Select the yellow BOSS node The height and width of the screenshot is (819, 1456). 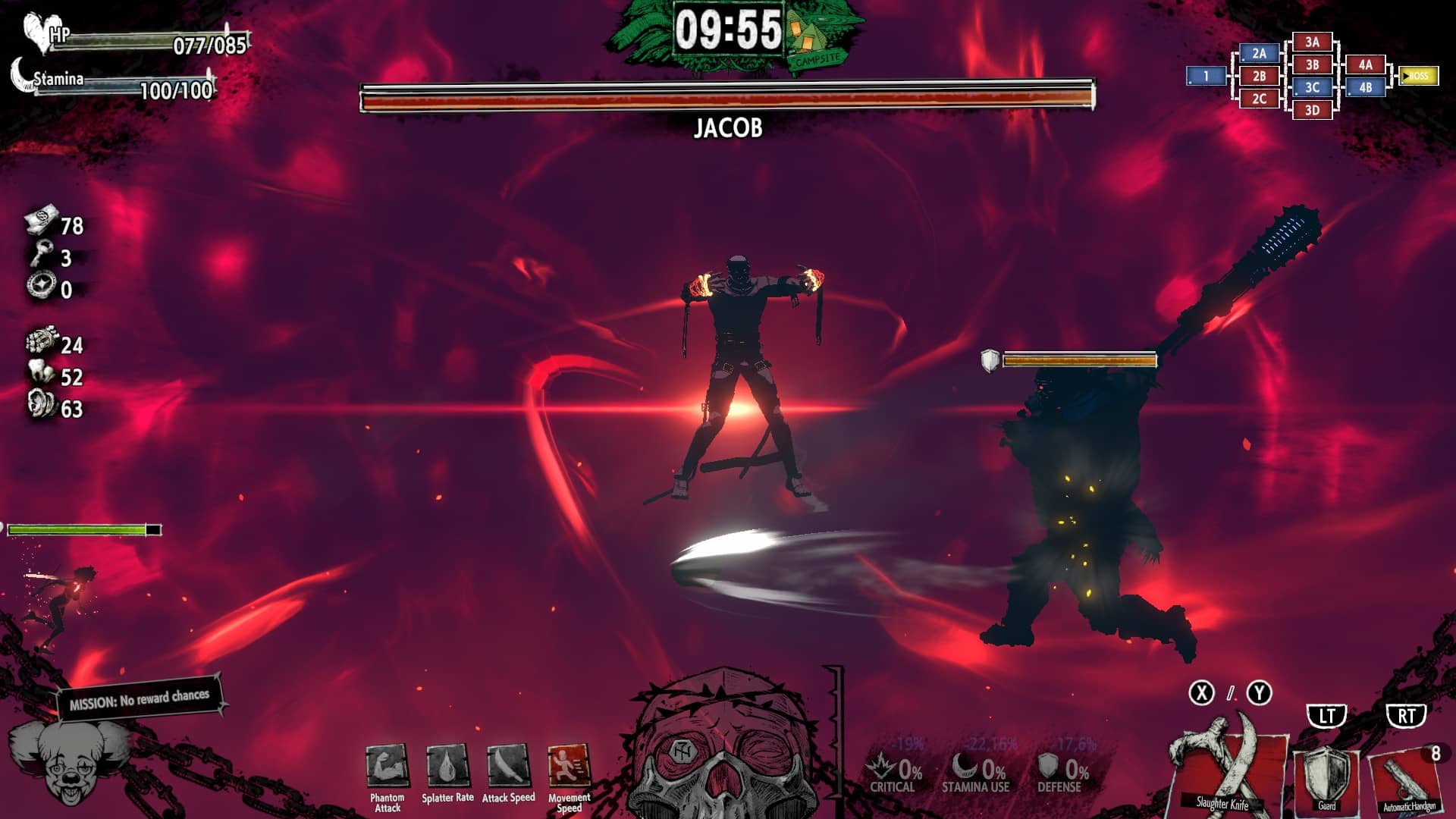click(x=1418, y=76)
